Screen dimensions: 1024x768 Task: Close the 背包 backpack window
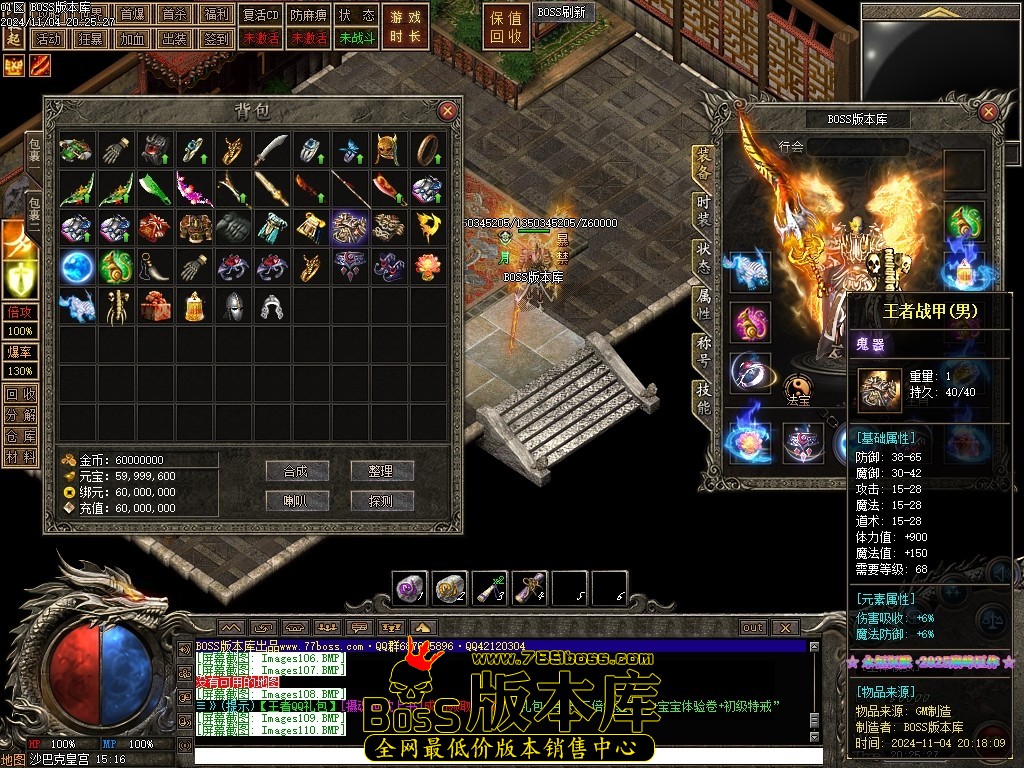pyautogui.click(x=447, y=111)
